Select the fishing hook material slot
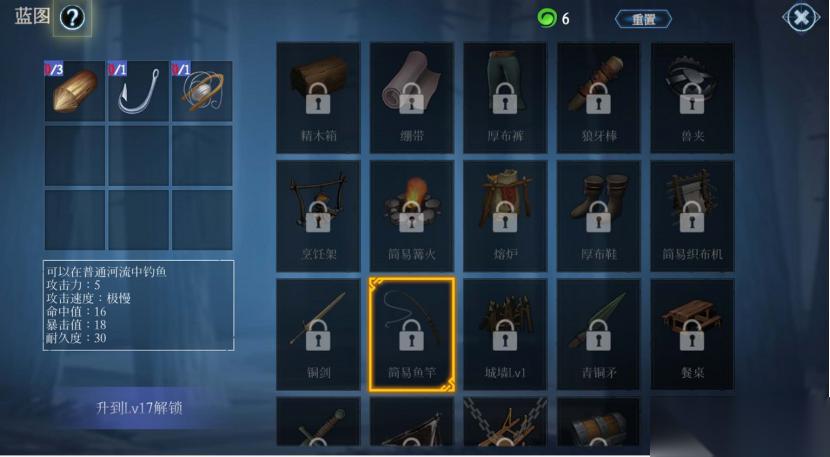The width and height of the screenshot is (830, 457). [138, 91]
